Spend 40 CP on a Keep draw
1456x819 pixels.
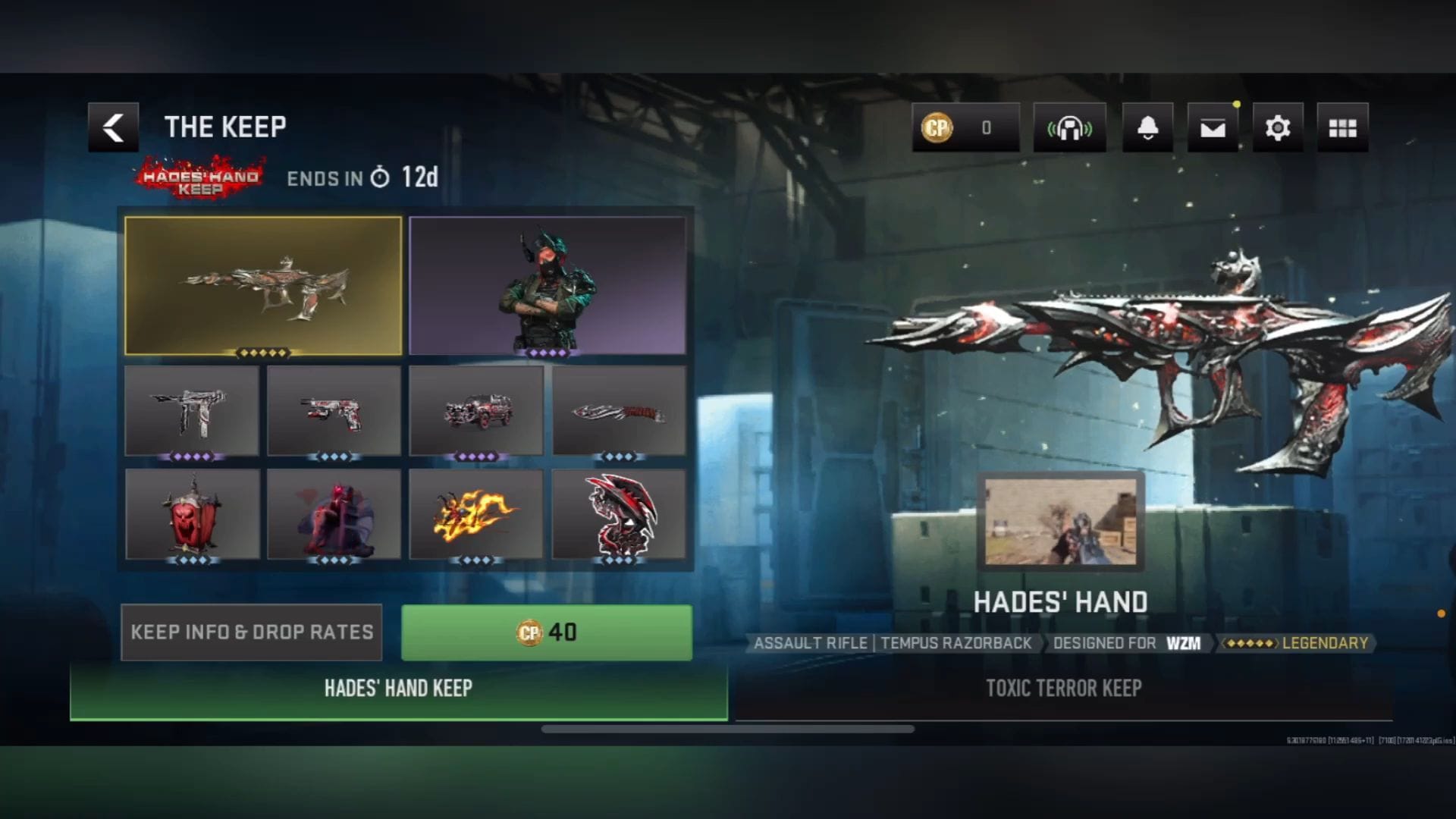tap(545, 632)
